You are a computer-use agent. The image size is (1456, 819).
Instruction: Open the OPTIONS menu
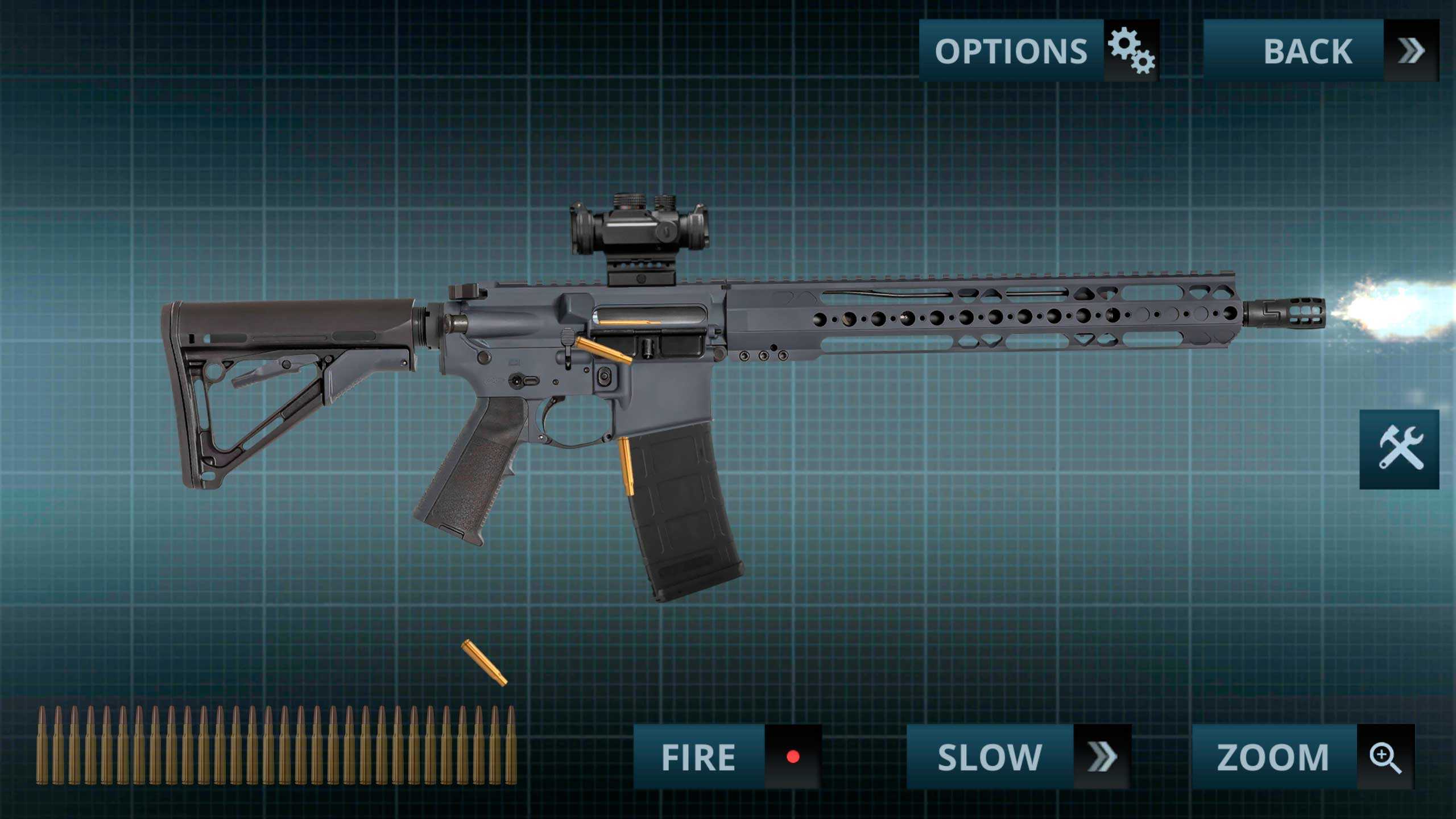point(1039,51)
